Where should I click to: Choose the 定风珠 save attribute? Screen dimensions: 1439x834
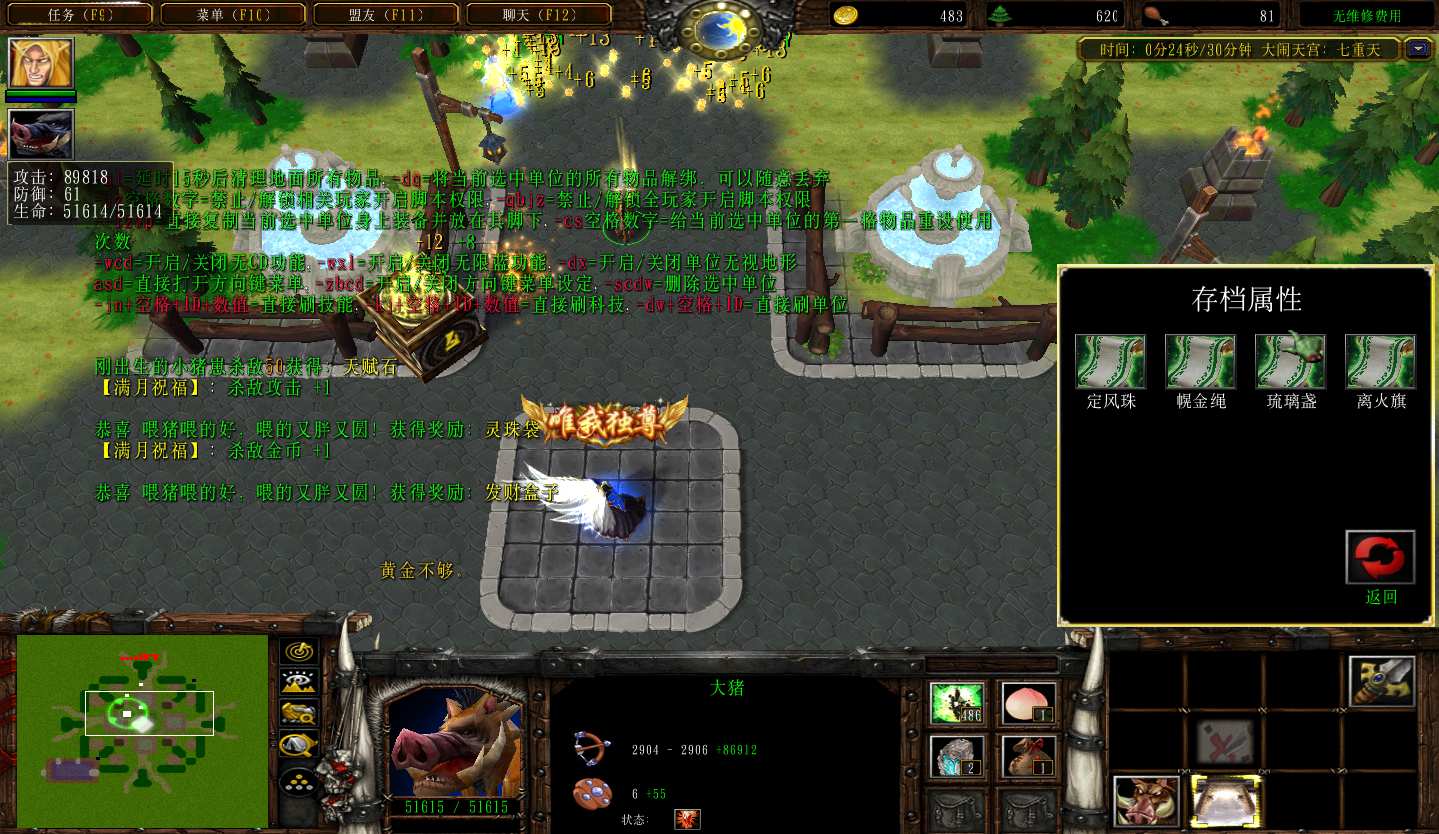pyautogui.click(x=1110, y=362)
